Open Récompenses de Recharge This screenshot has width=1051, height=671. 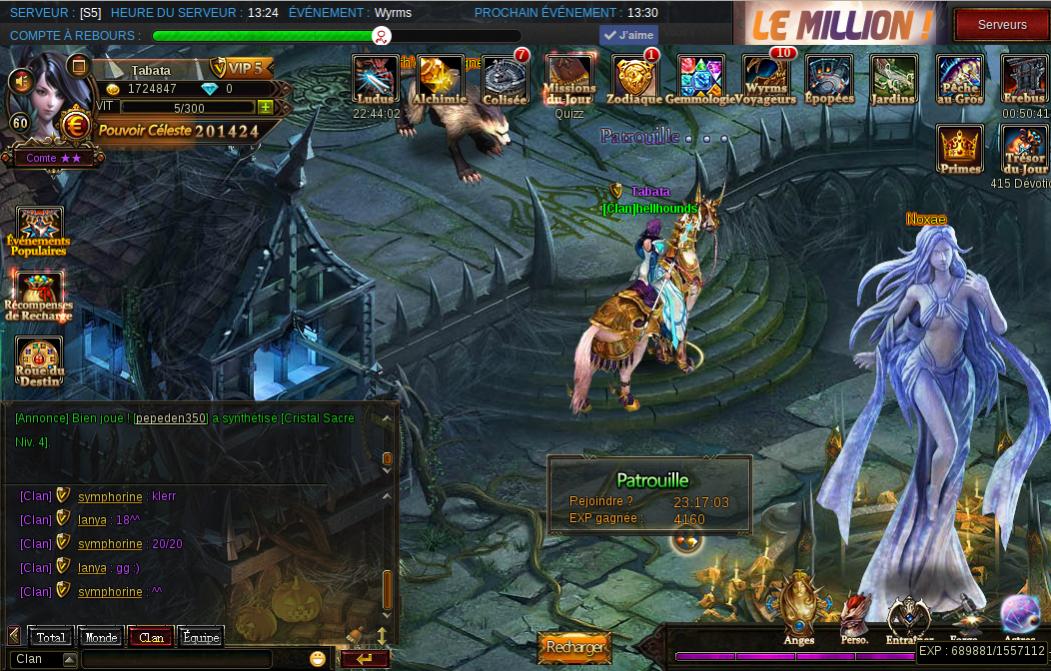click(39, 295)
